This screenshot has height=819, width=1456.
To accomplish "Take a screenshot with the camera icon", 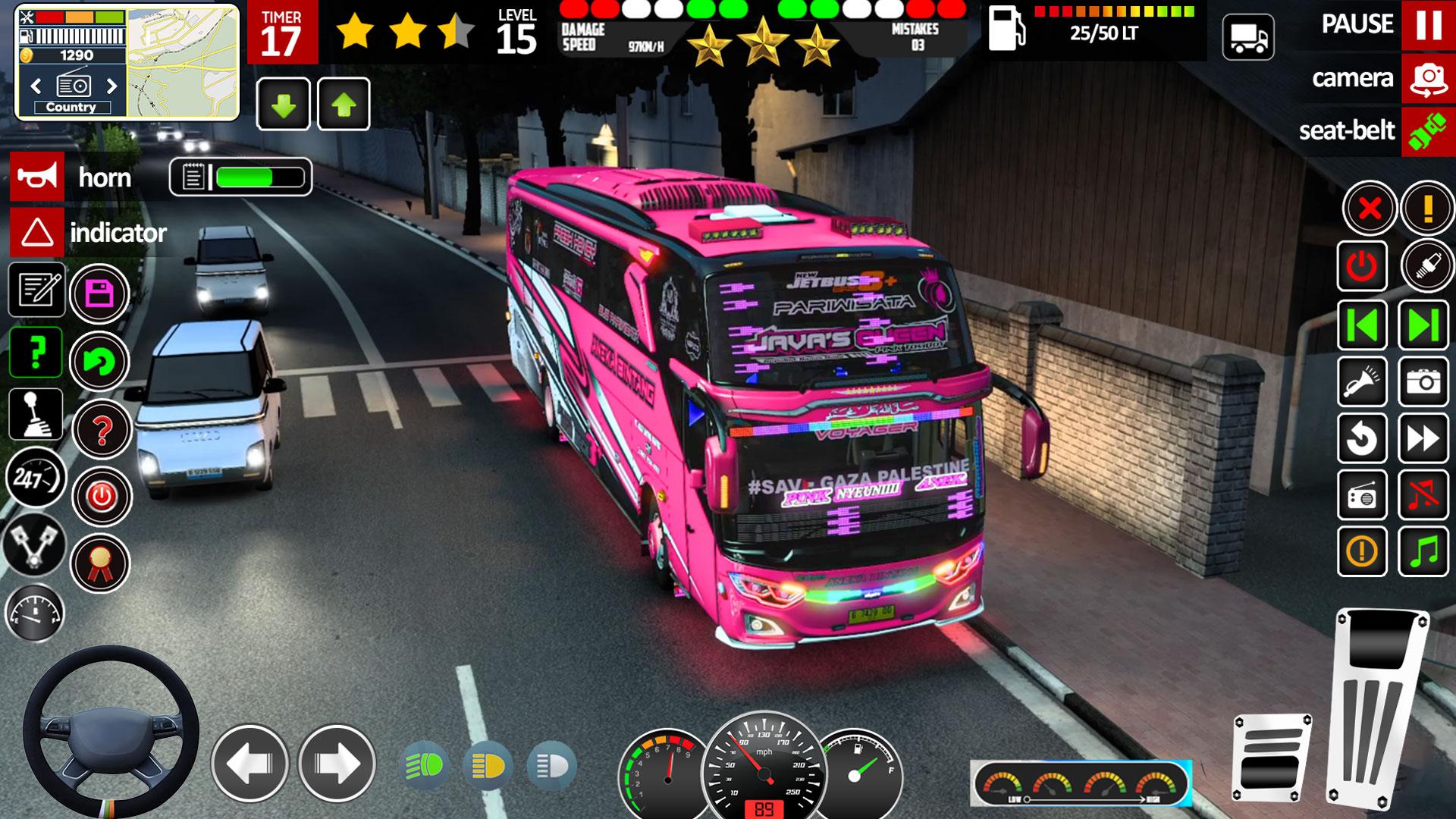I will [1423, 381].
